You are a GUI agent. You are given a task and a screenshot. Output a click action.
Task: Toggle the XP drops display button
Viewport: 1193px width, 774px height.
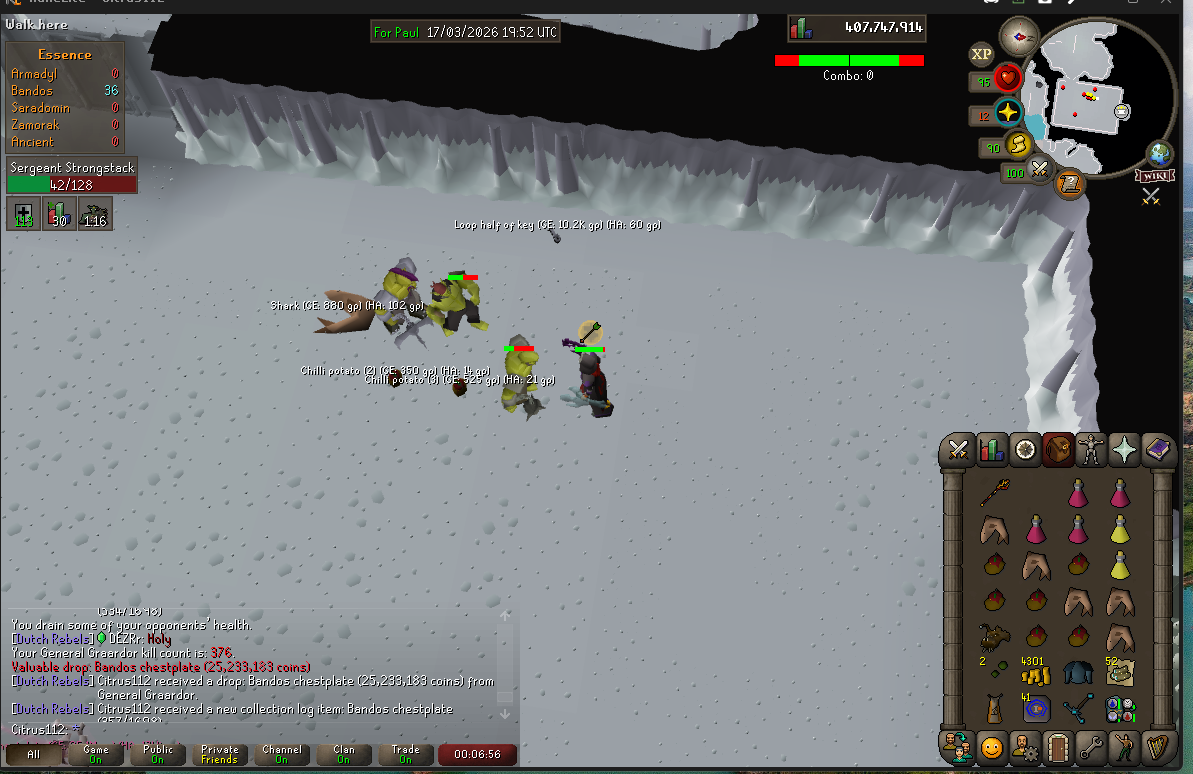981,54
